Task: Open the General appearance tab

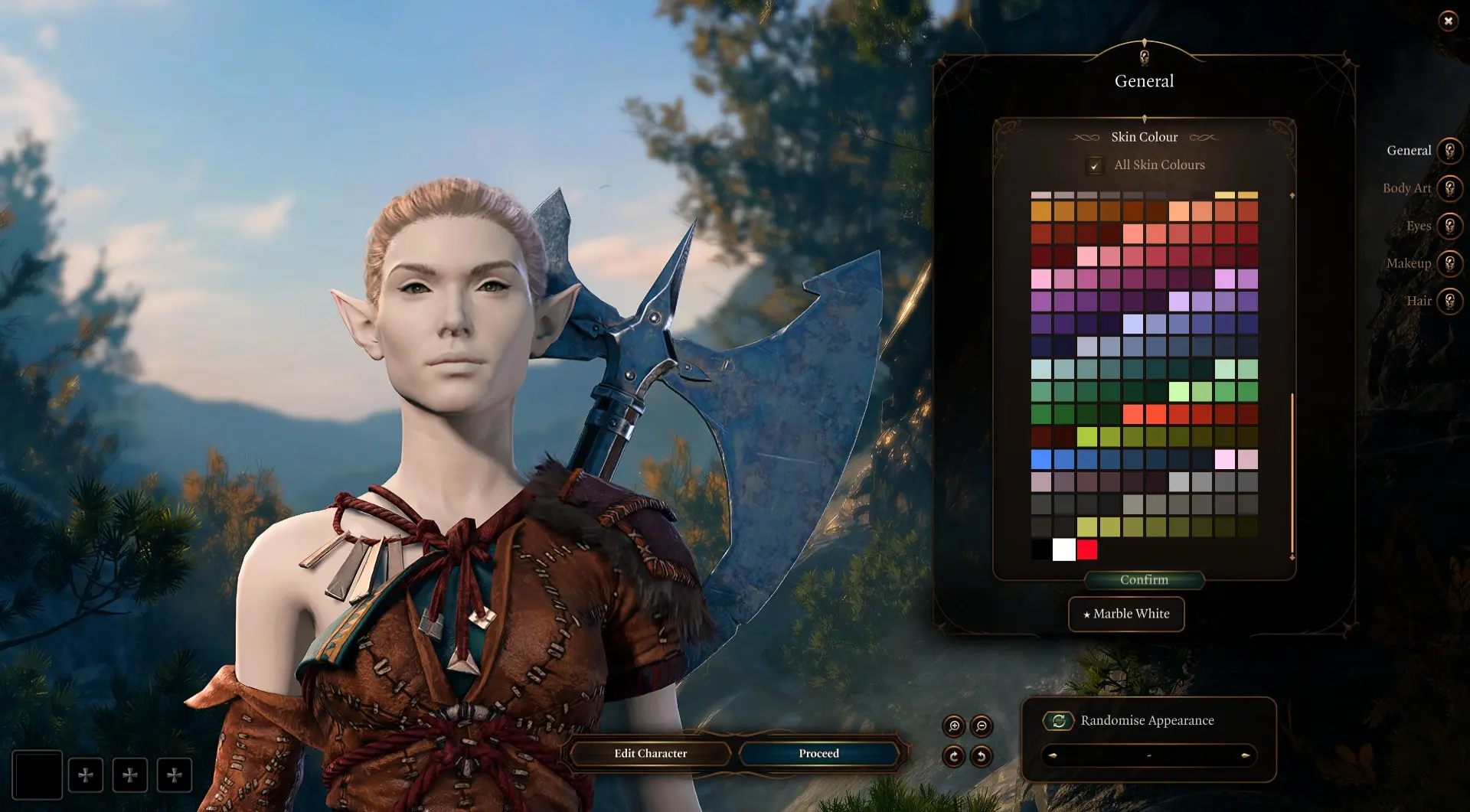Action: (x=1449, y=151)
